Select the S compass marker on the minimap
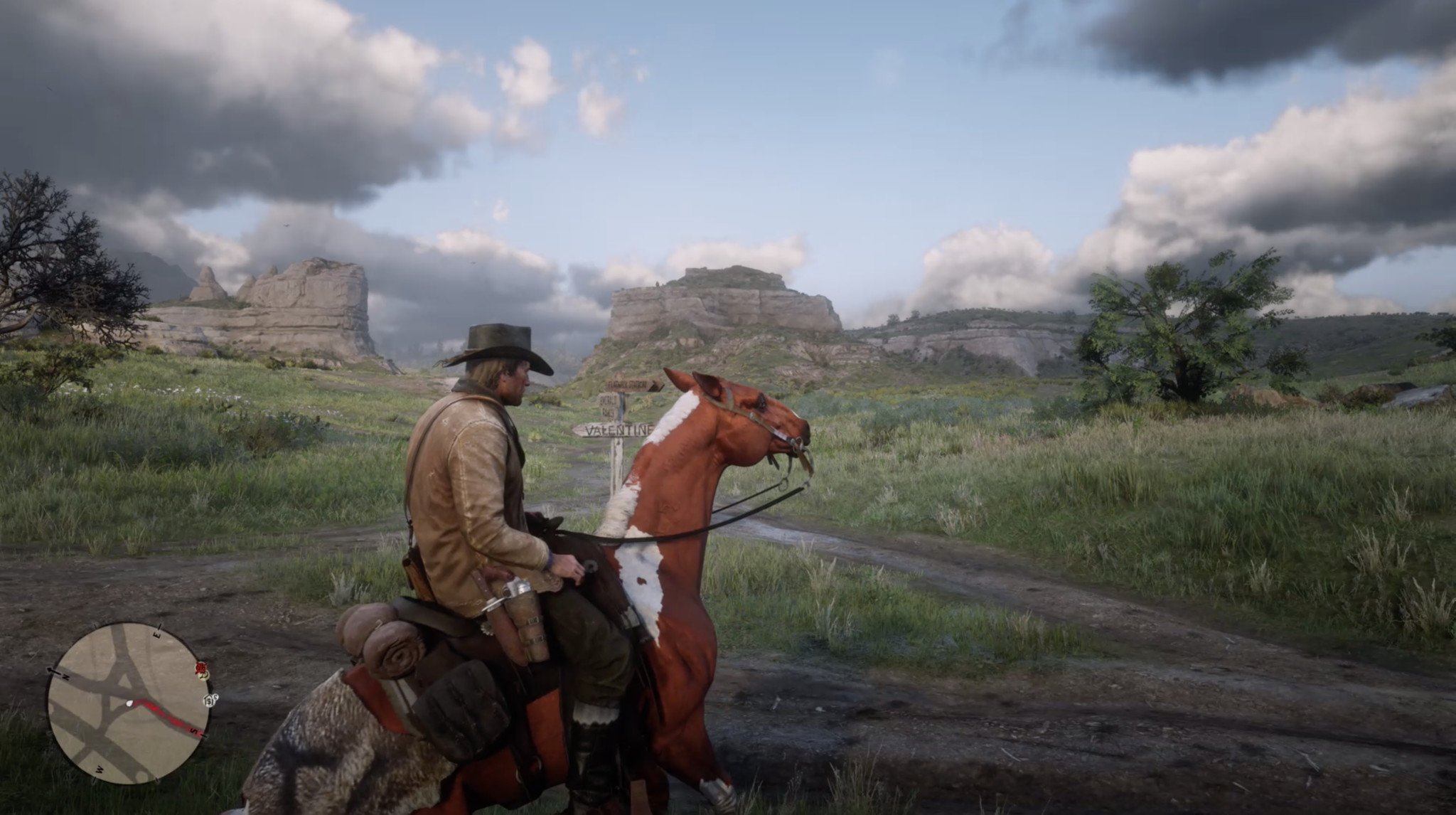The width and height of the screenshot is (1456, 815). [x=192, y=730]
